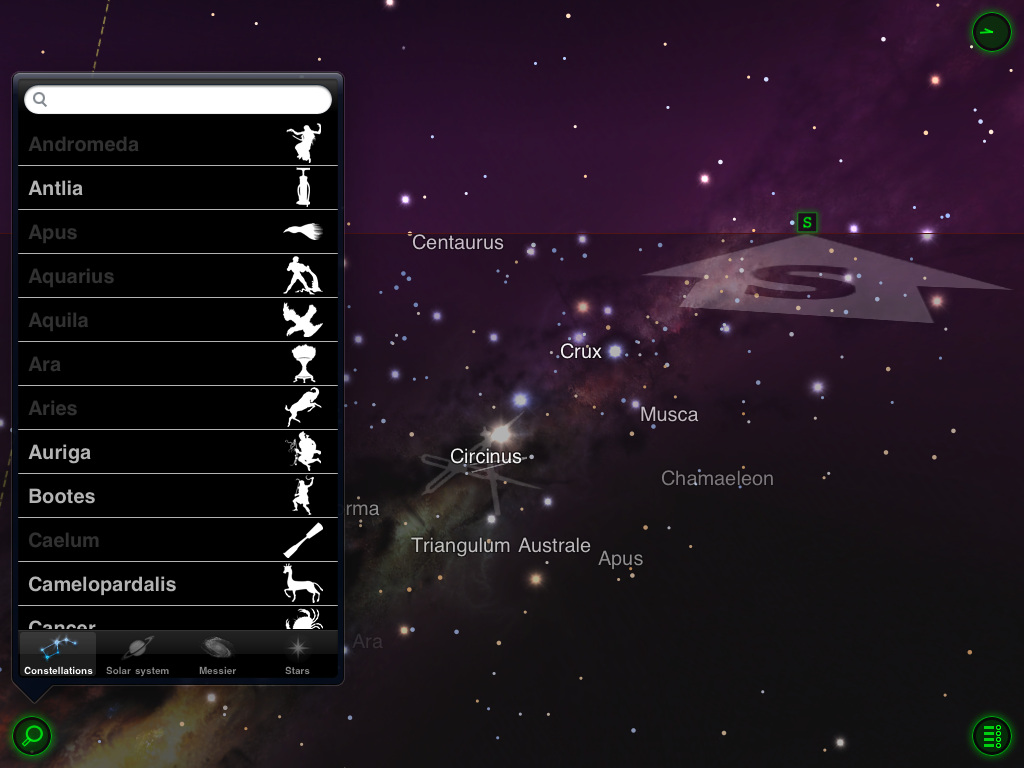1024x768 pixels.
Task: Tap the green clock time button
Action: [991, 32]
